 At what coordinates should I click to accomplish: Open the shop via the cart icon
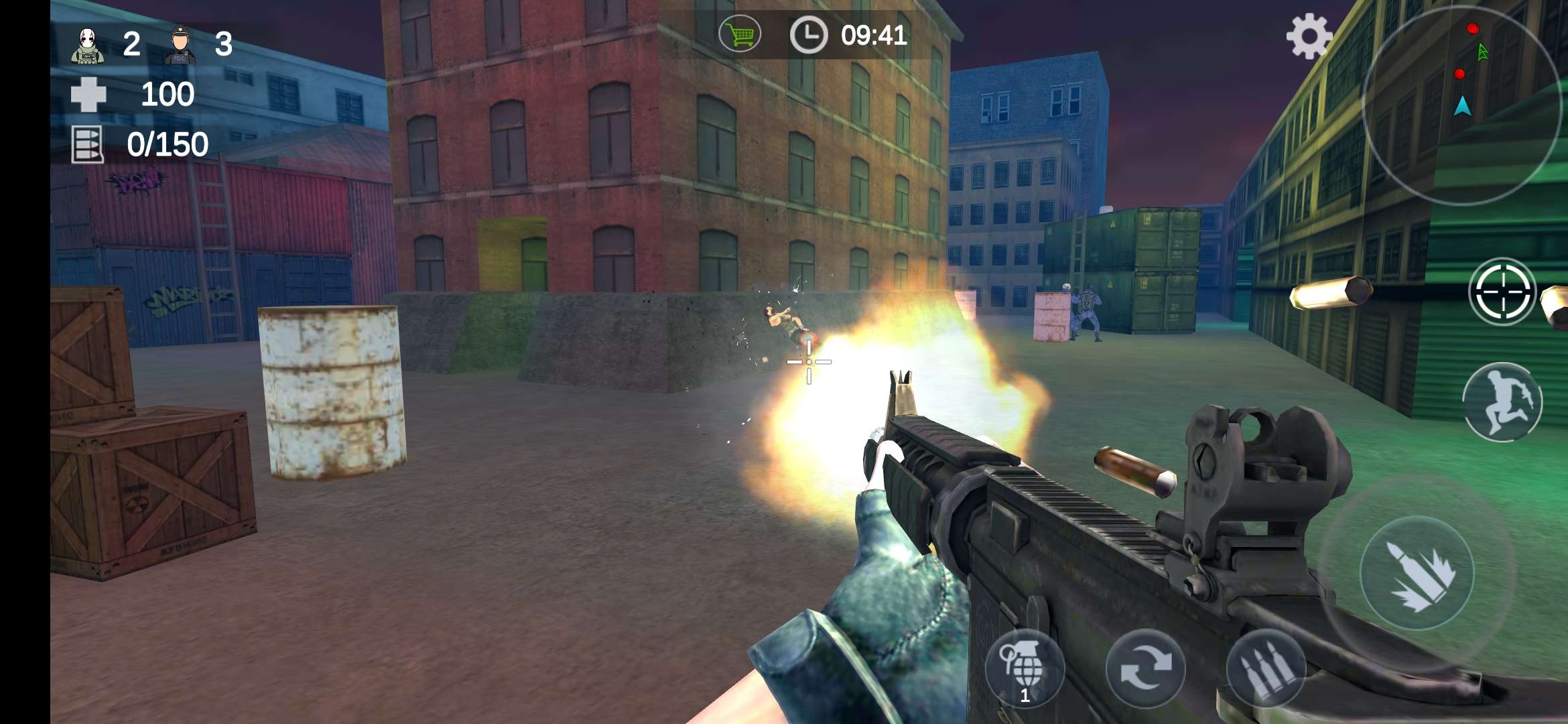(740, 35)
